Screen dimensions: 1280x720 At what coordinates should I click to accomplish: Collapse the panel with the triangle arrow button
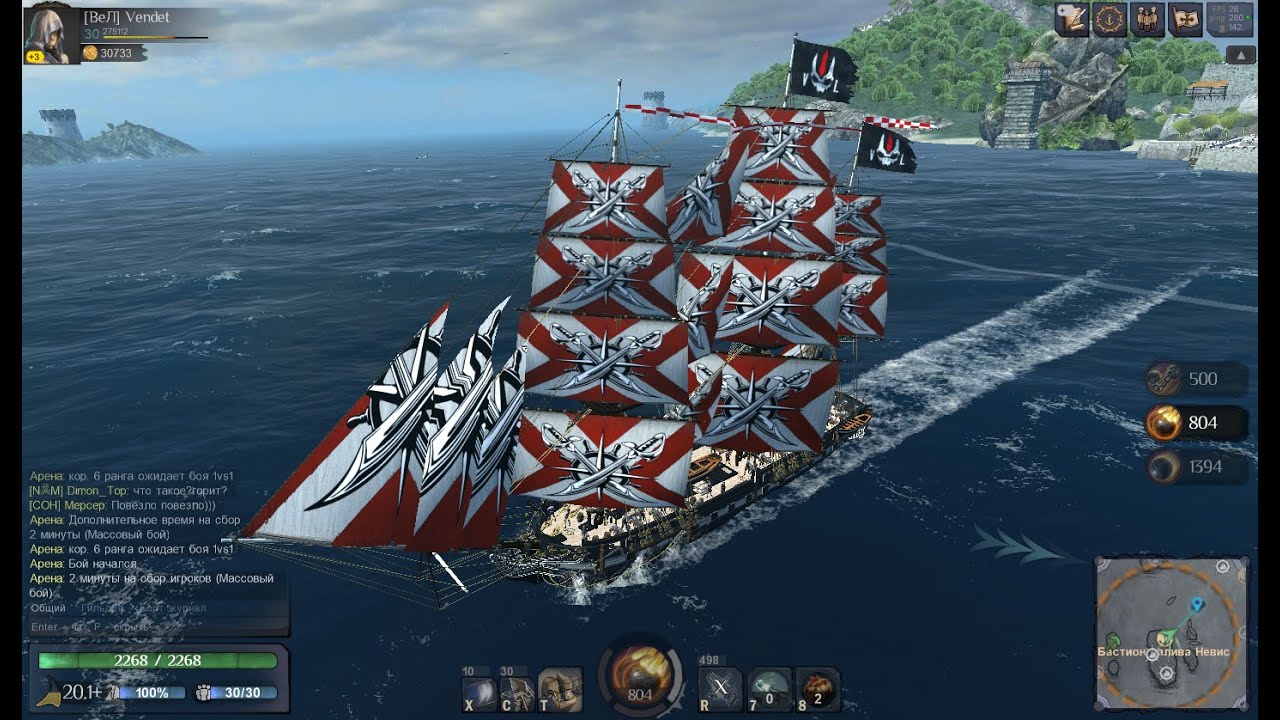(x=1240, y=55)
